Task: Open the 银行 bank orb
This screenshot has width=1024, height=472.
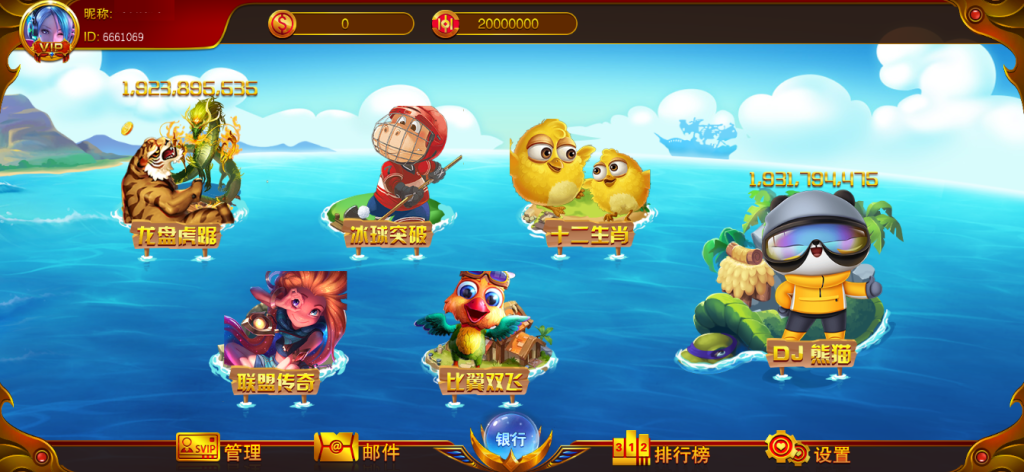Action: coord(511,438)
